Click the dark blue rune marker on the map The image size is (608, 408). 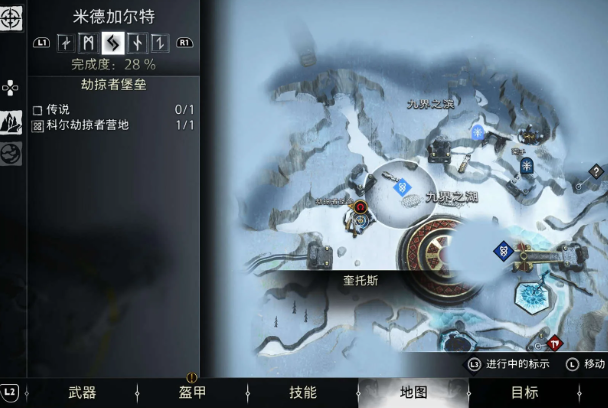click(525, 164)
